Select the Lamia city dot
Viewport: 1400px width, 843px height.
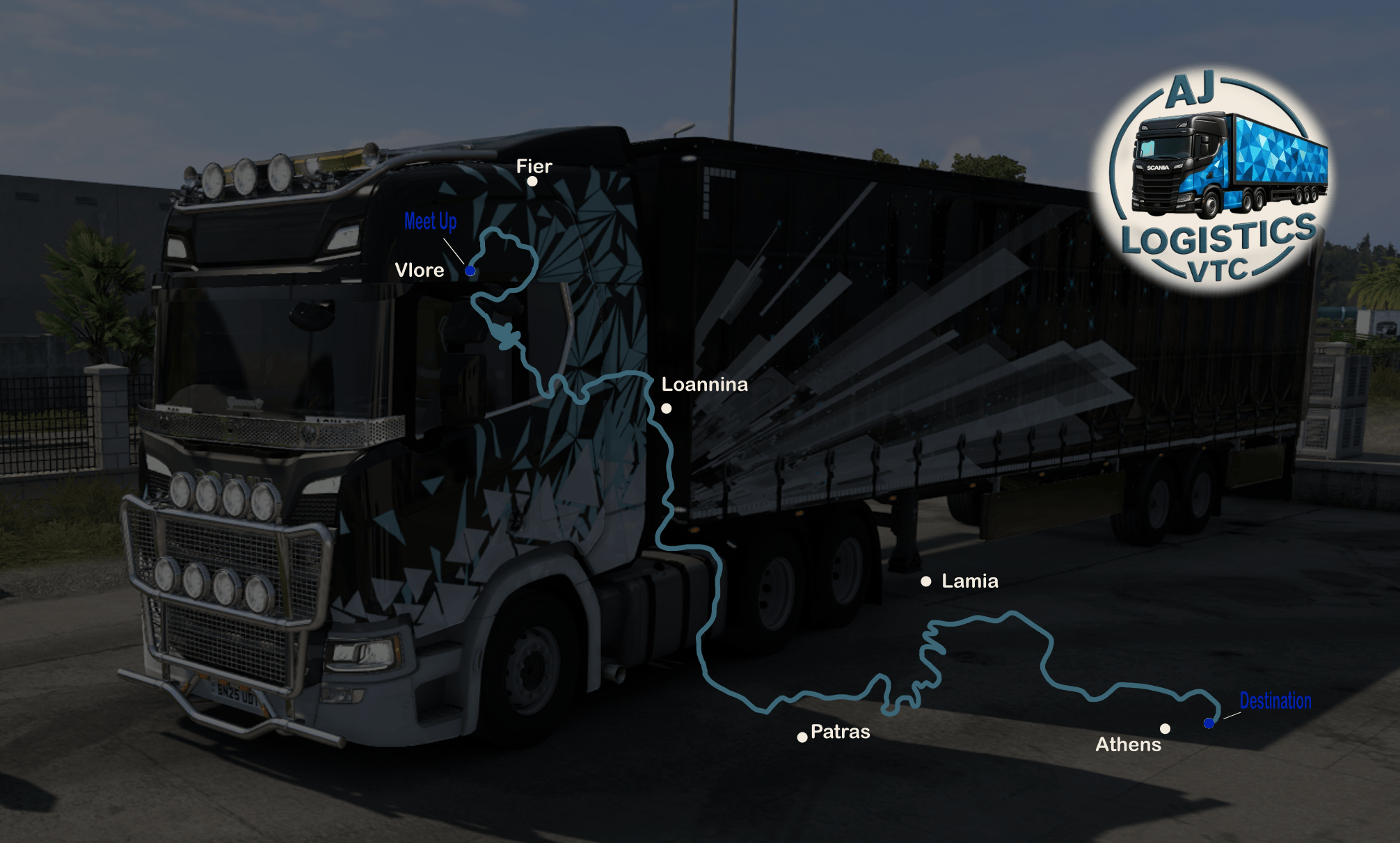click(x=926, y=581)
